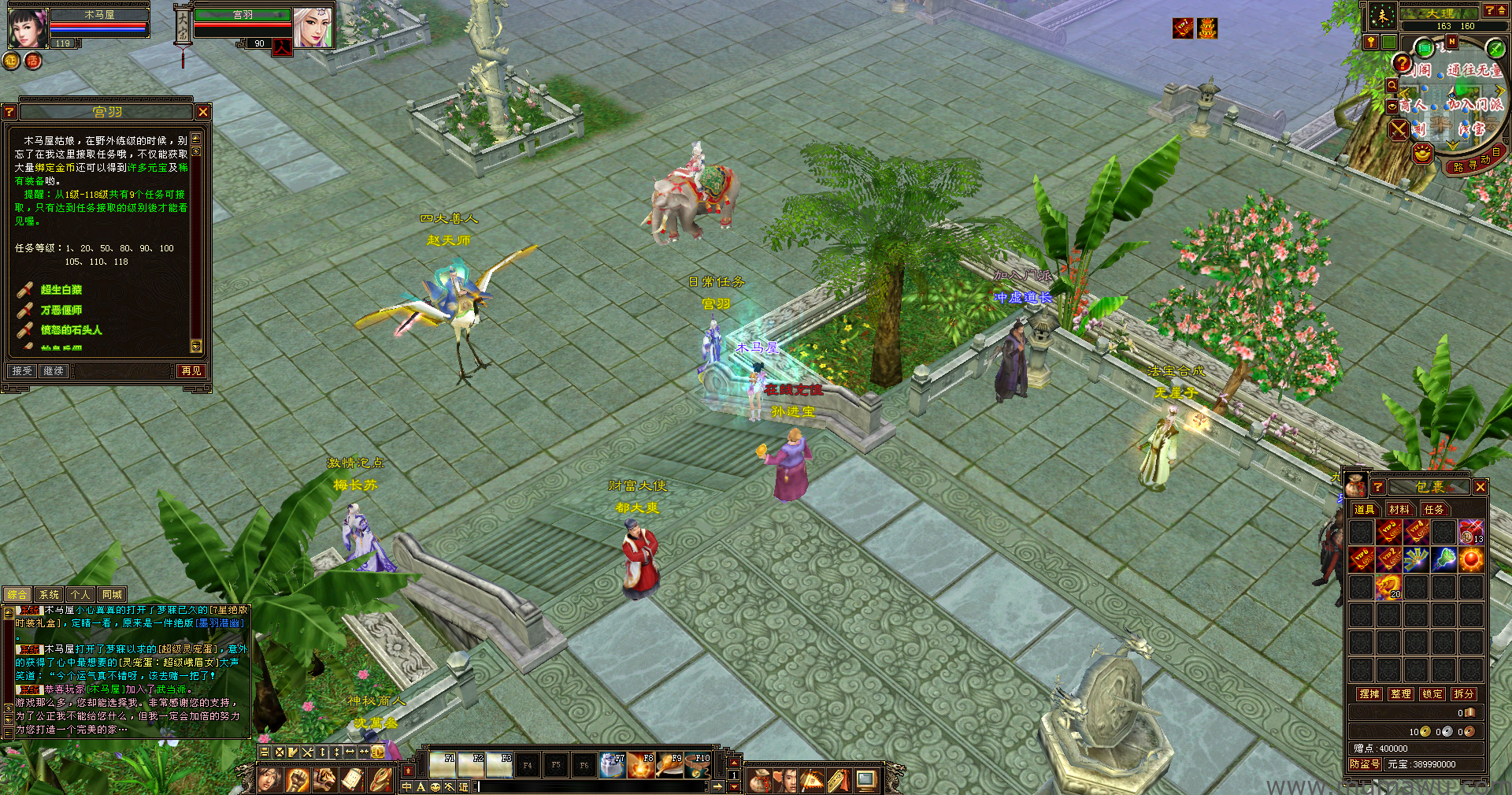
Task: Use the roast chicken leg F9 slot
Action: click(669, 765)
